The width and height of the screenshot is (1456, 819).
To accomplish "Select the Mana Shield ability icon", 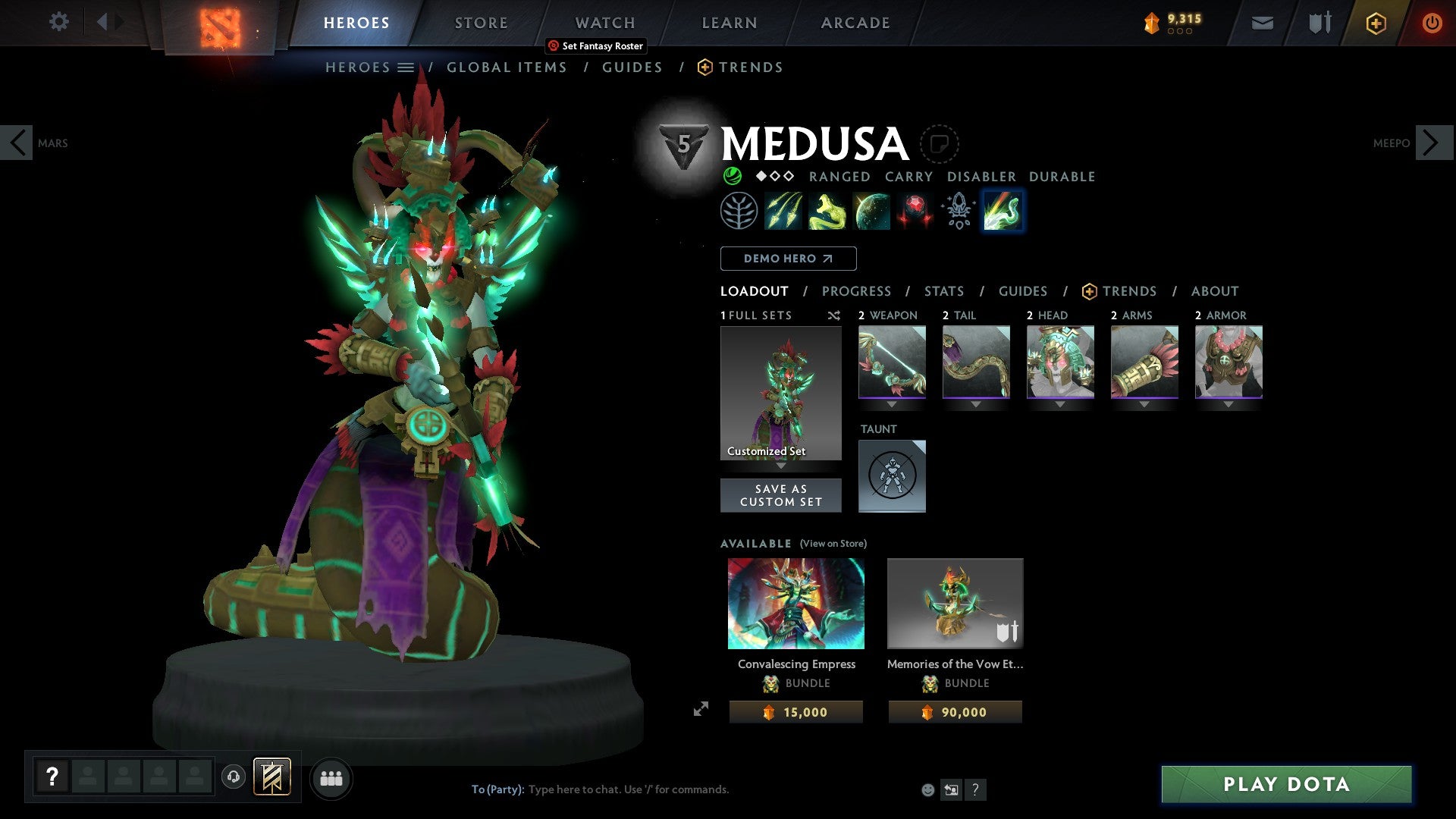I will click(871, 211).
